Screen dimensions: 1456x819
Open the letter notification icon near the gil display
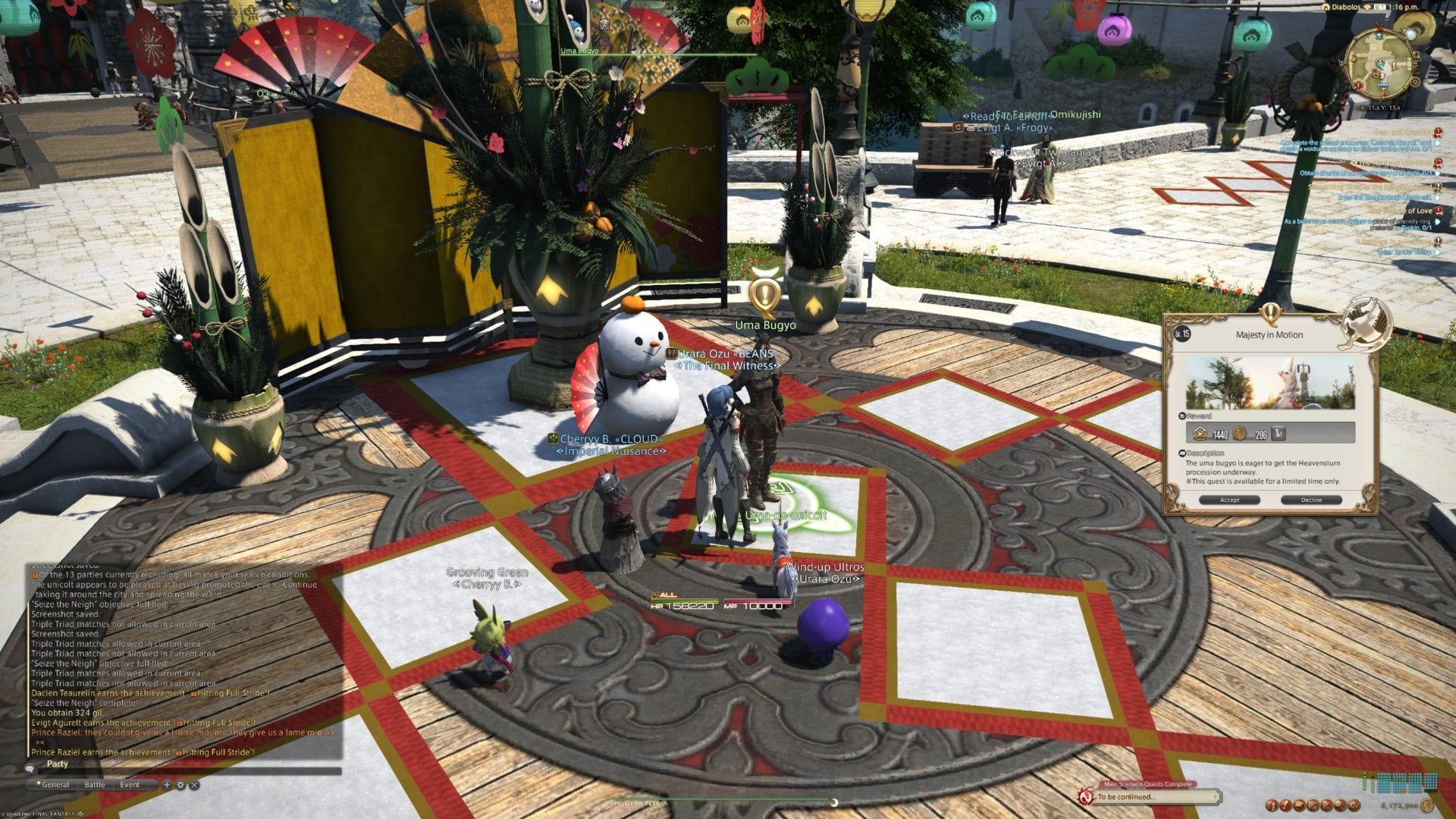[1299, 805]
